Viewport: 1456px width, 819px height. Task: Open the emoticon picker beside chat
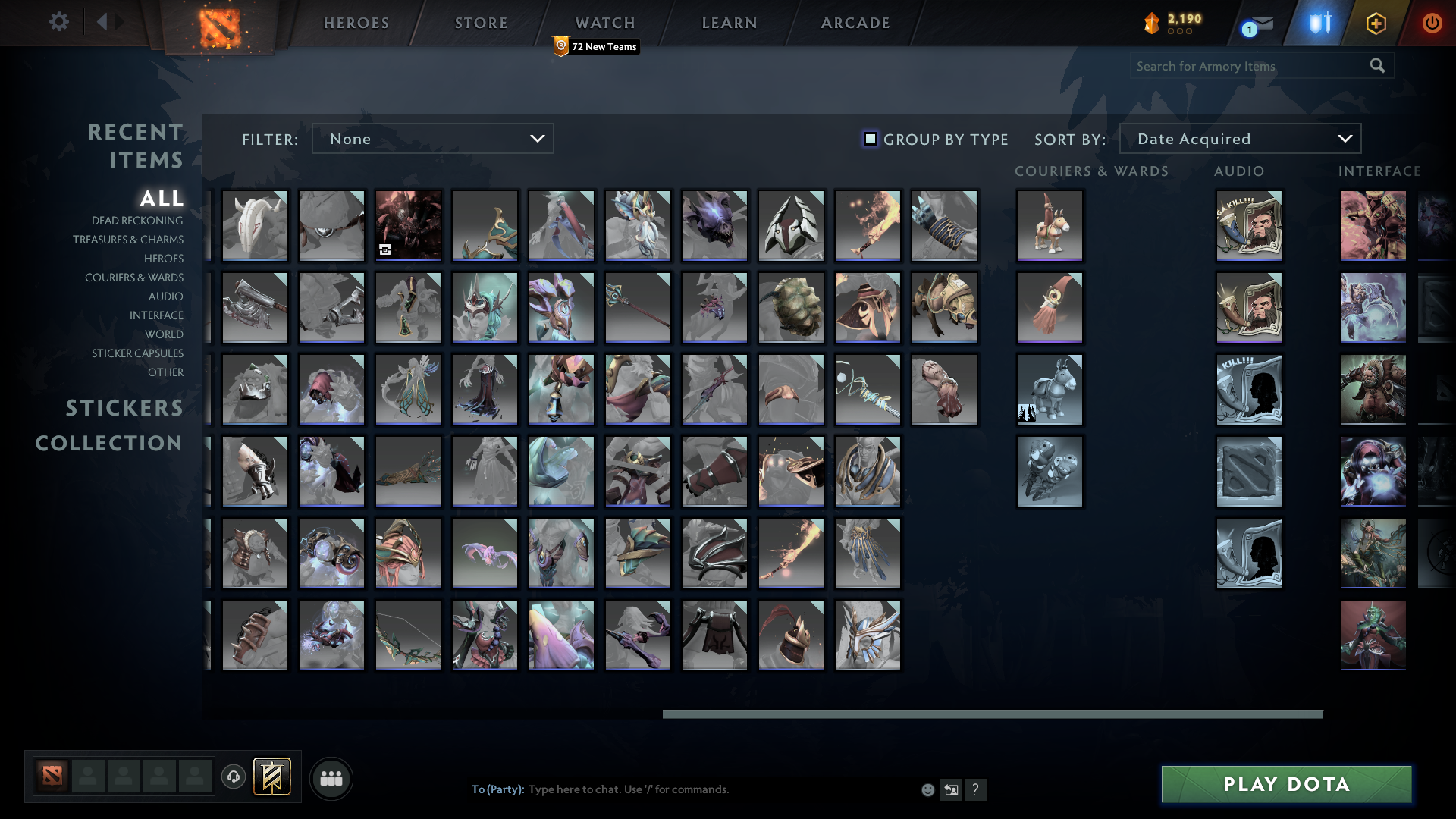coord(927,789)
